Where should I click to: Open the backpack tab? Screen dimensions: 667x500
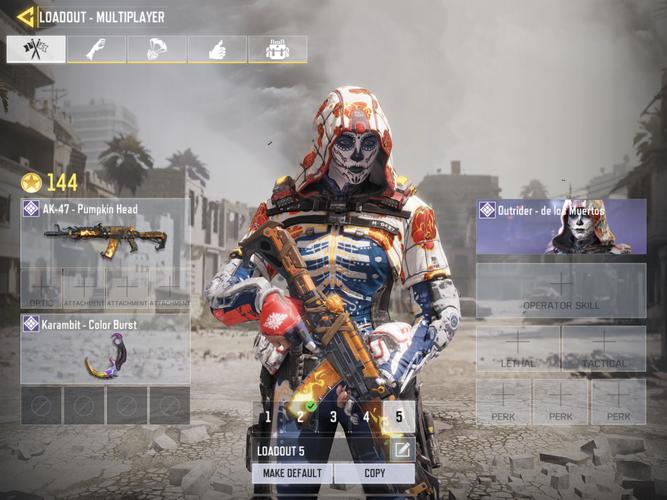point(277,49)
